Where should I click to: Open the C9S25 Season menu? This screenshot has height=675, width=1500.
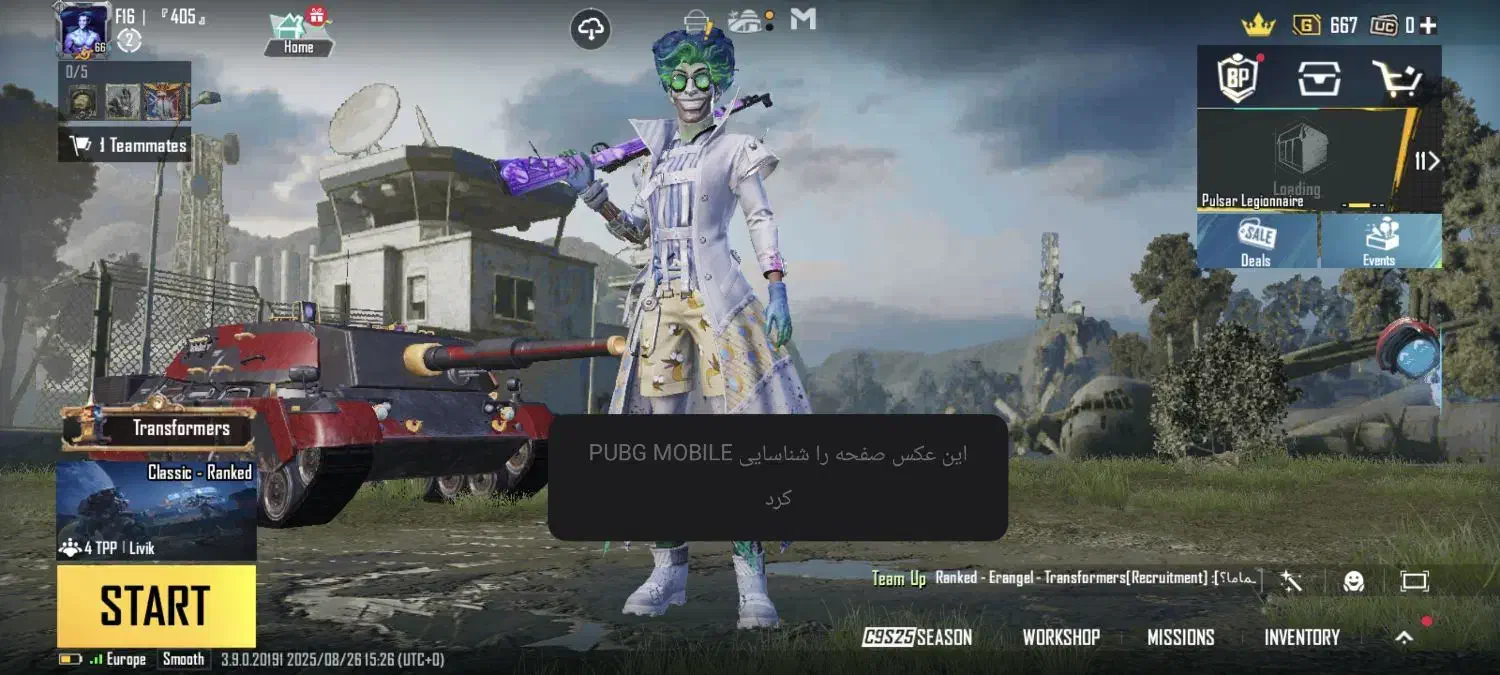click(917, 638)
